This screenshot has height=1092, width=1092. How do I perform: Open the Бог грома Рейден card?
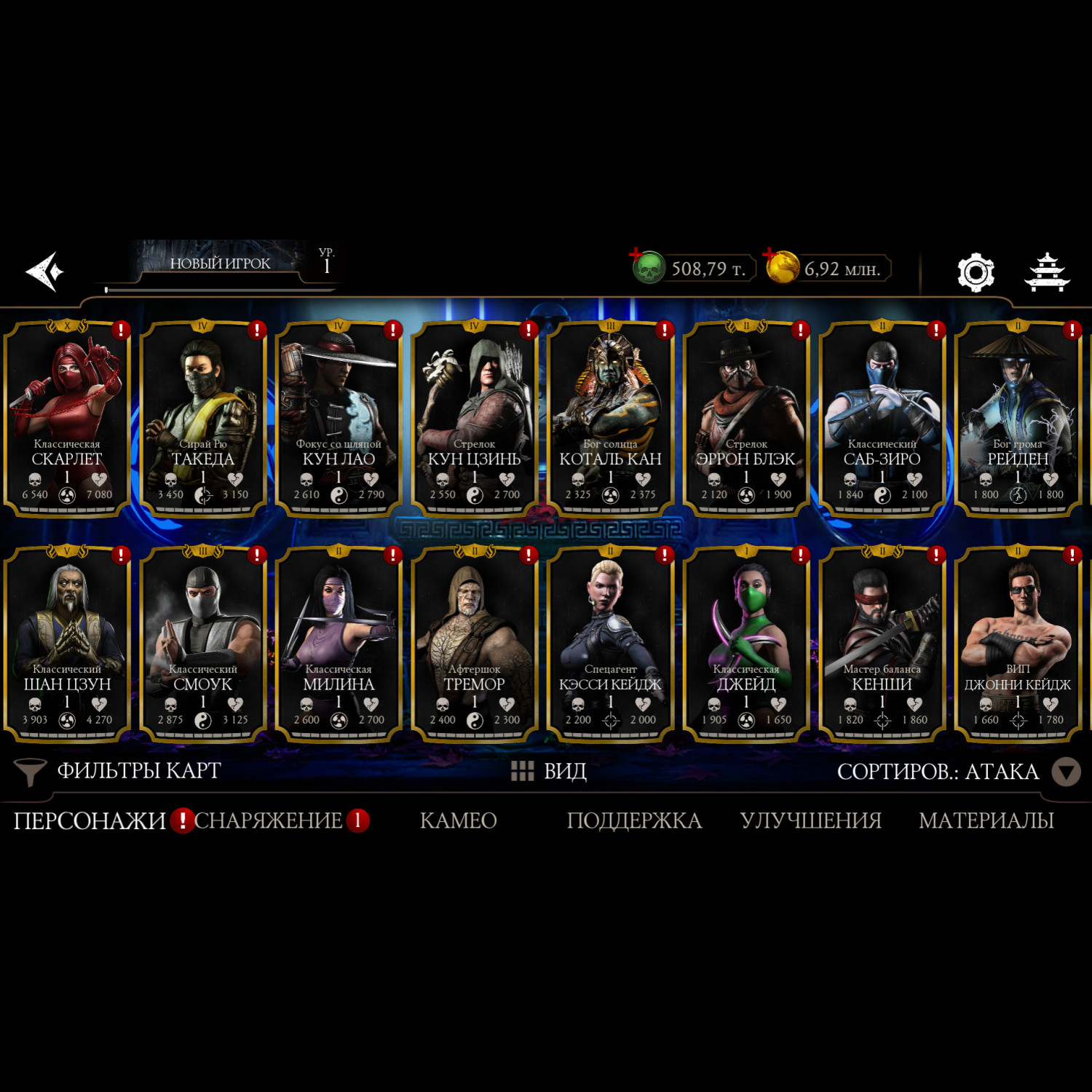[x=1017, y=419]
